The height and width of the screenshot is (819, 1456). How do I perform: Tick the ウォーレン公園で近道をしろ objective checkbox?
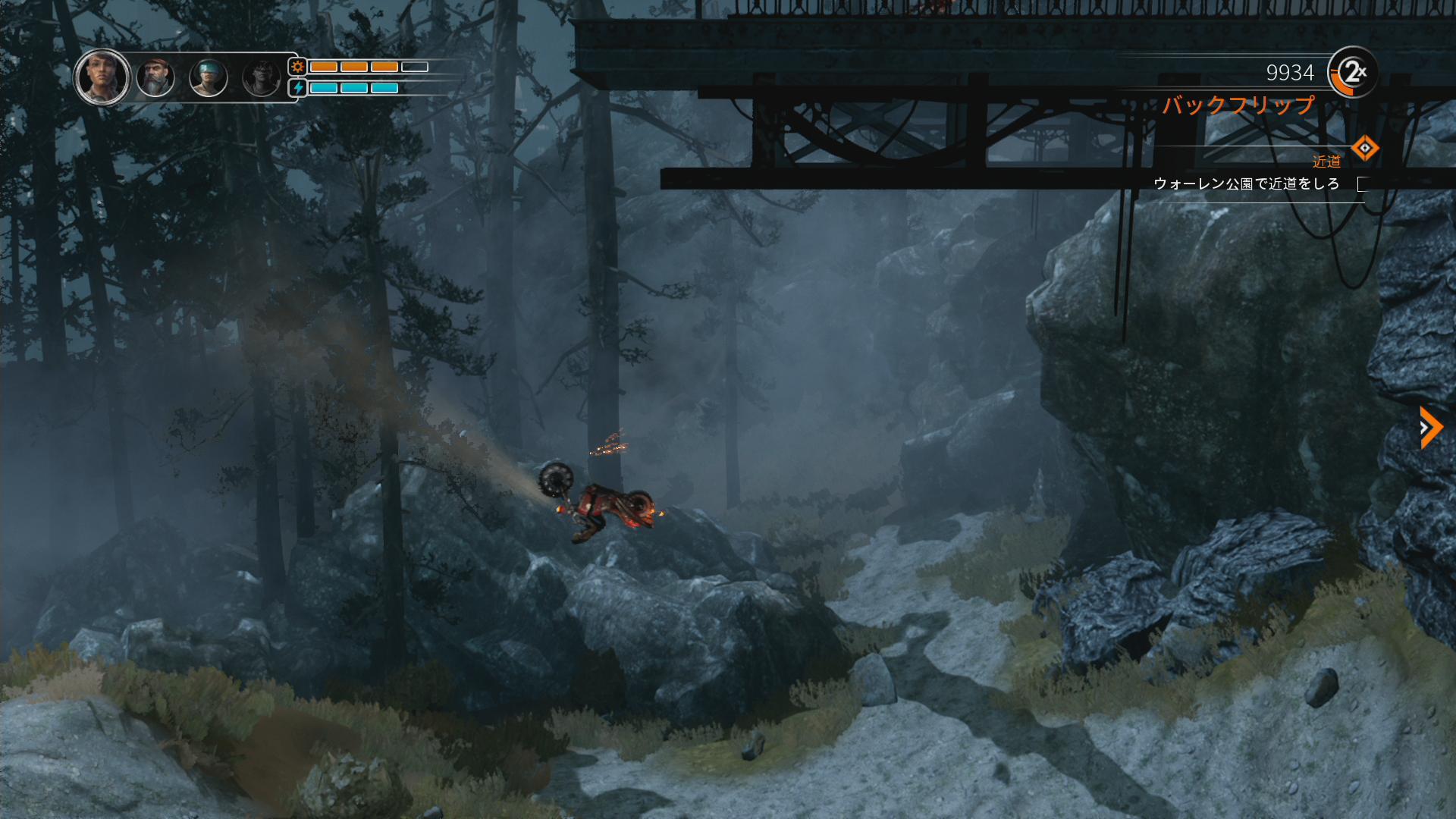(x=1362, y=184)
